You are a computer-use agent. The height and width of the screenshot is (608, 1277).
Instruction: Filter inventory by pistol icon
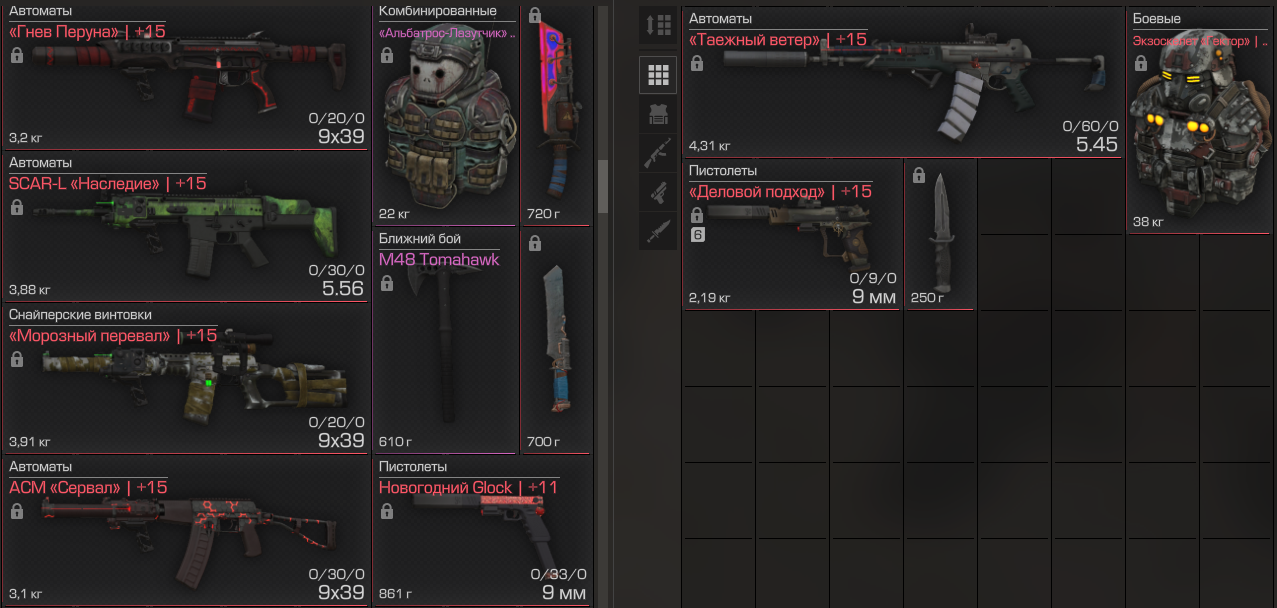click(x=657, y=193)
